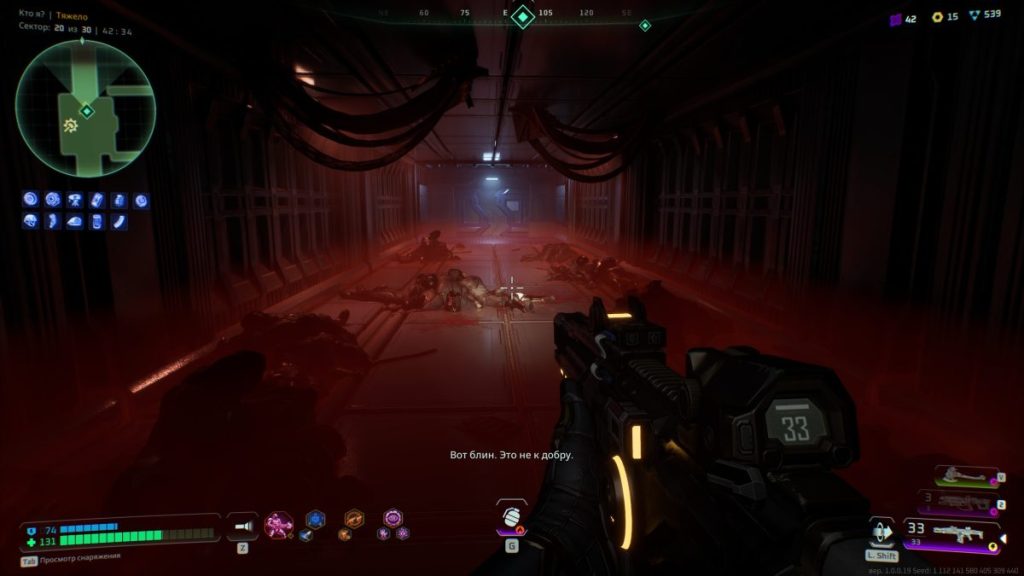1024x576 pixels.
Task: Click the helmet upgrade icon
Action: tap(30, 221)
